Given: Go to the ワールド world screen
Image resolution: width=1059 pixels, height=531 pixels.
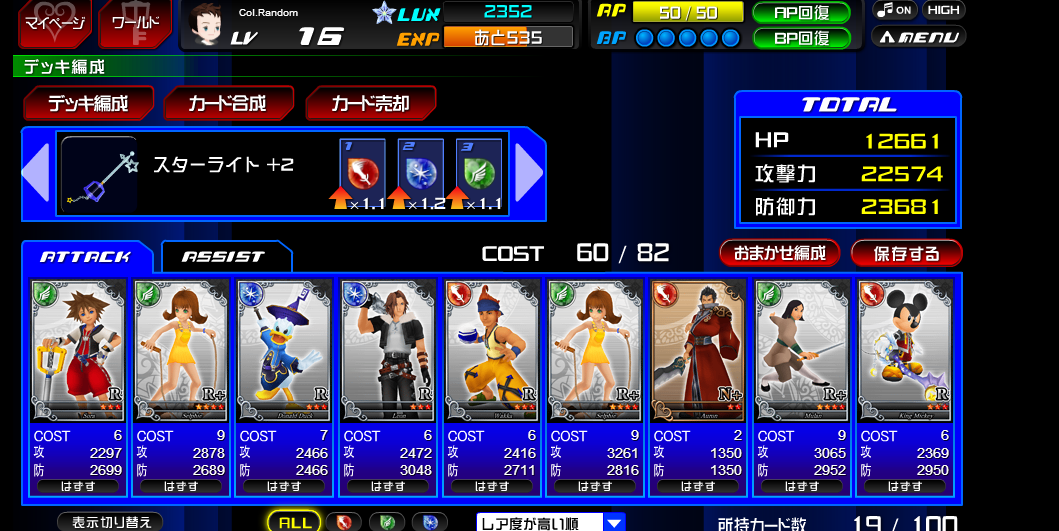Looking at the screenshot, I should 134,23.
